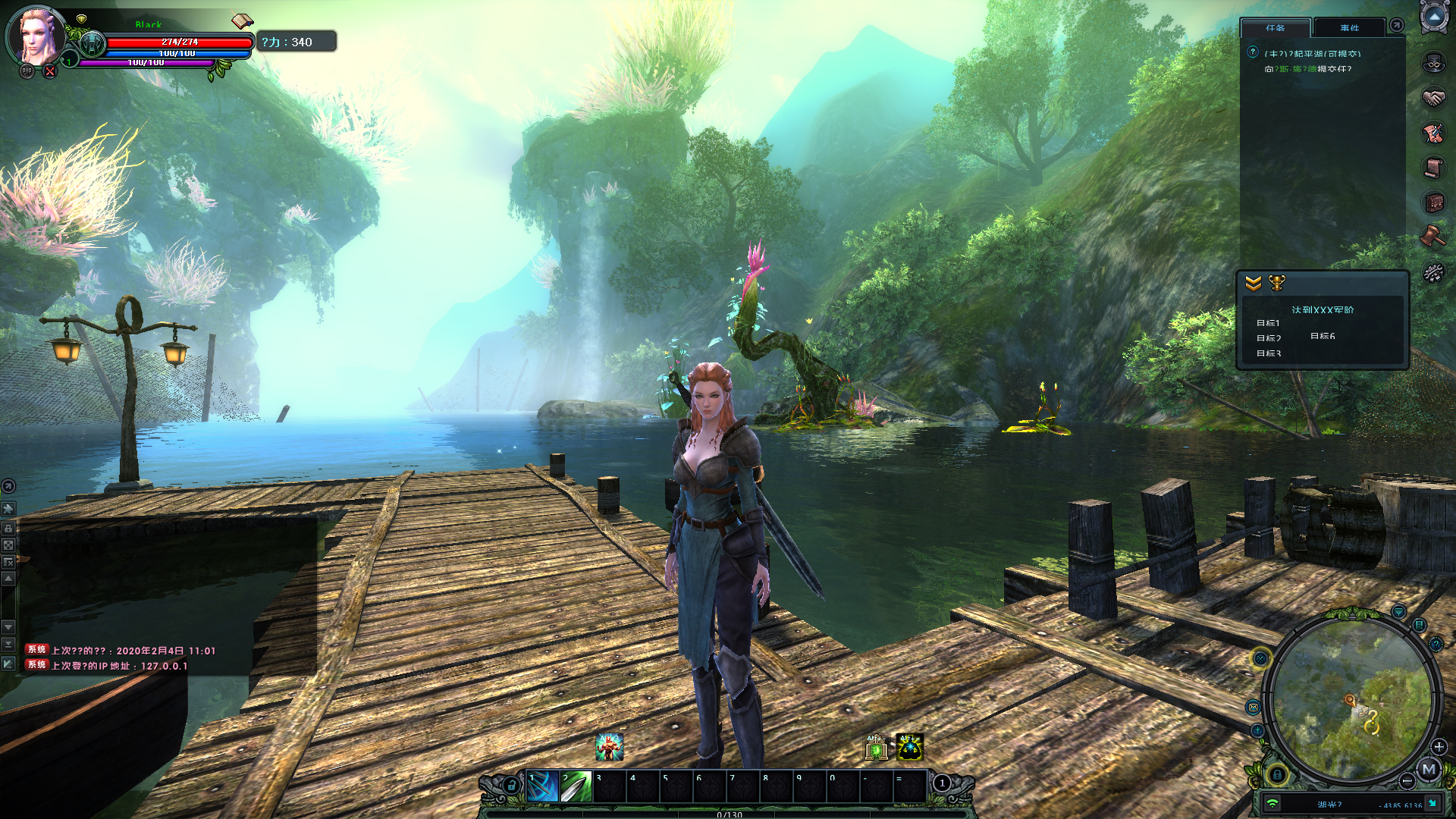Open the leather backpack inventory icon
Image resolution: width=1456 pixels, height=819 pixels.
coord(1433,202)
